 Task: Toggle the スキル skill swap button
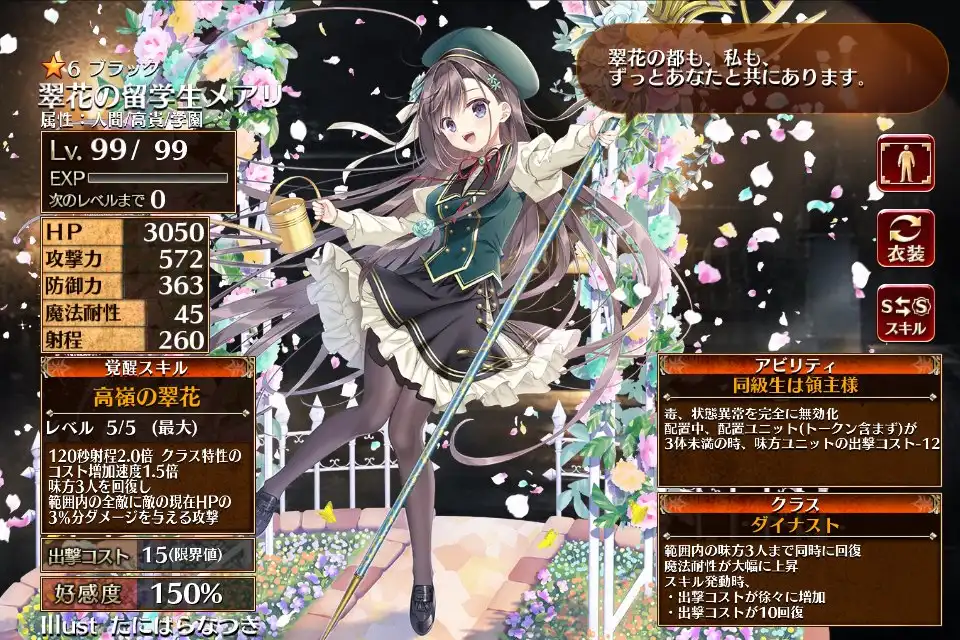(x=906, y=312)
